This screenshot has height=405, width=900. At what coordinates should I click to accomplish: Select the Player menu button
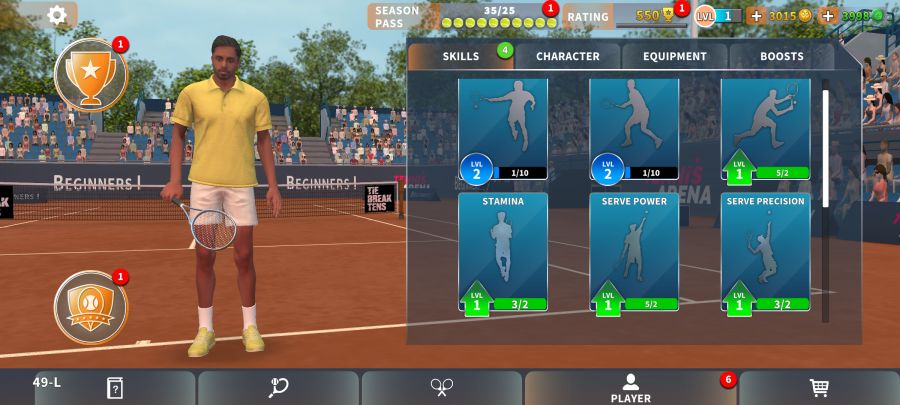pyautogui.click(x=630, y=388)
